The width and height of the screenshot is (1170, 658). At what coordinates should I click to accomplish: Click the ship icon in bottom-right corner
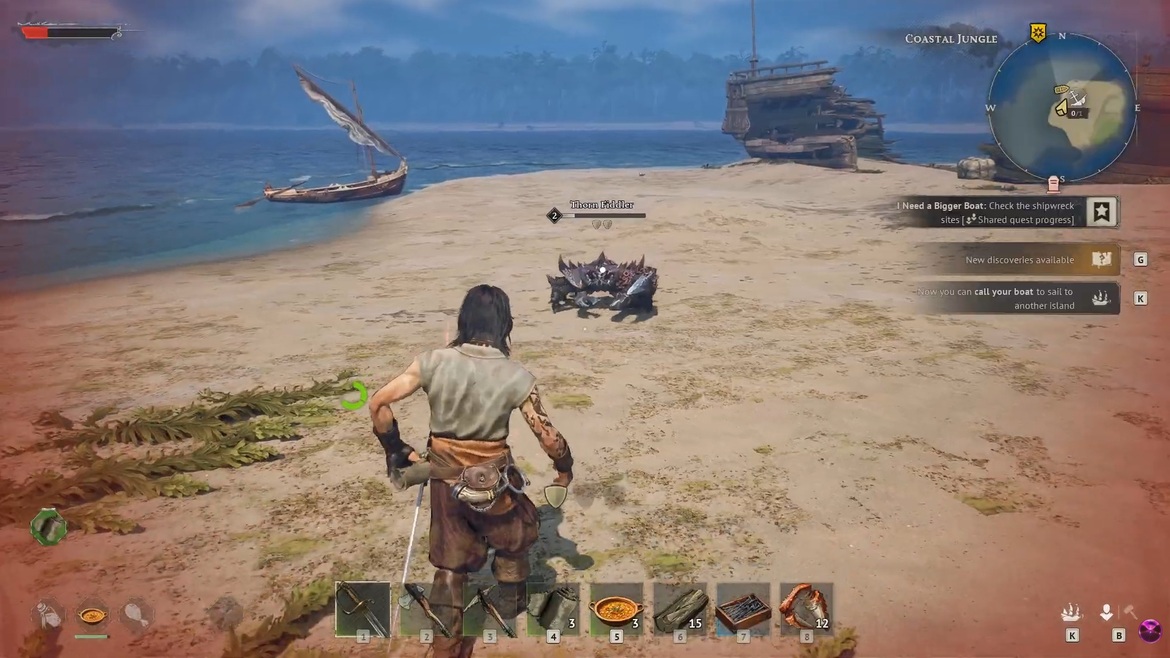[1072, 612]
